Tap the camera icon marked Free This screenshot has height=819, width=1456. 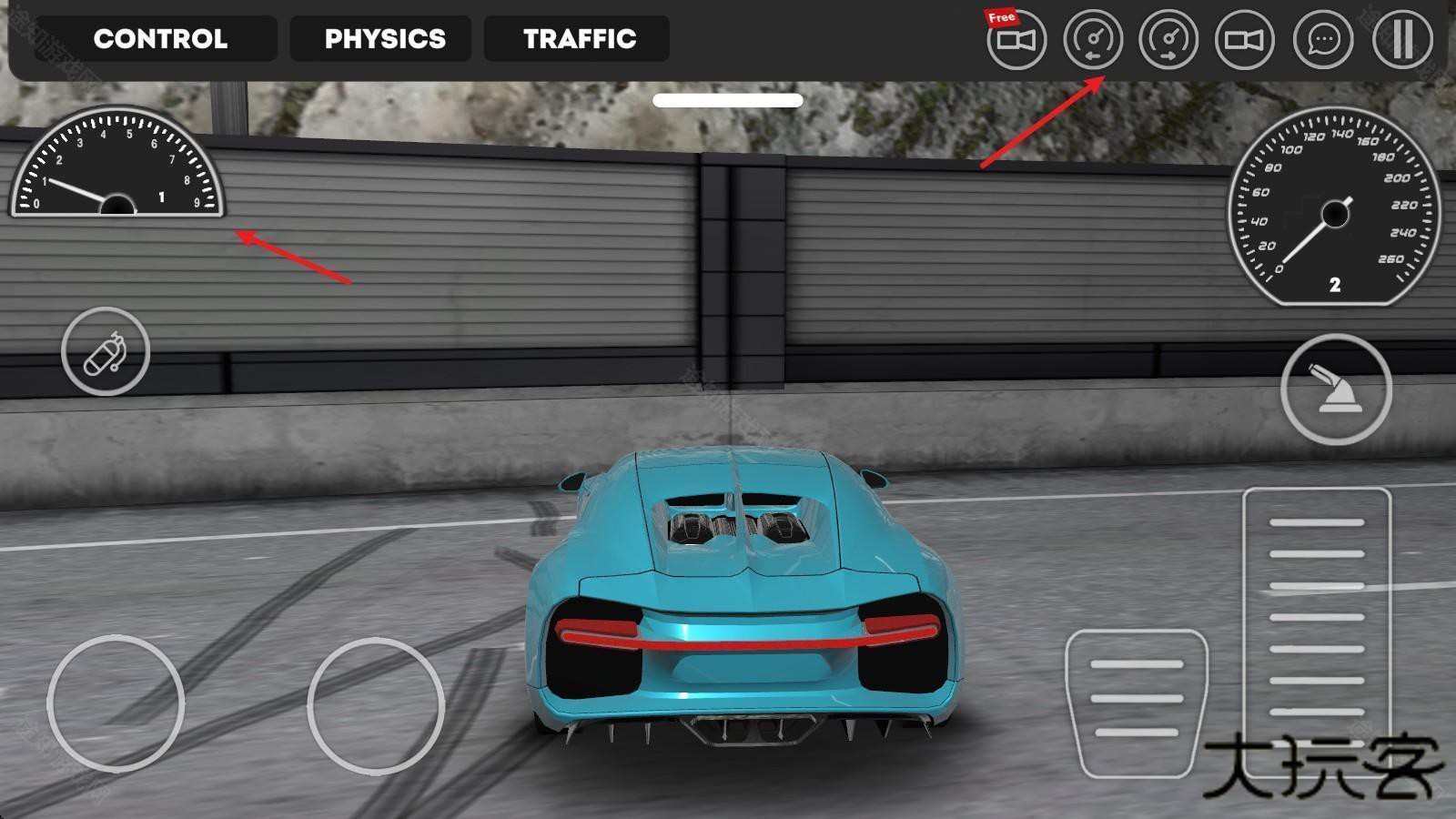coord(1016,40)
